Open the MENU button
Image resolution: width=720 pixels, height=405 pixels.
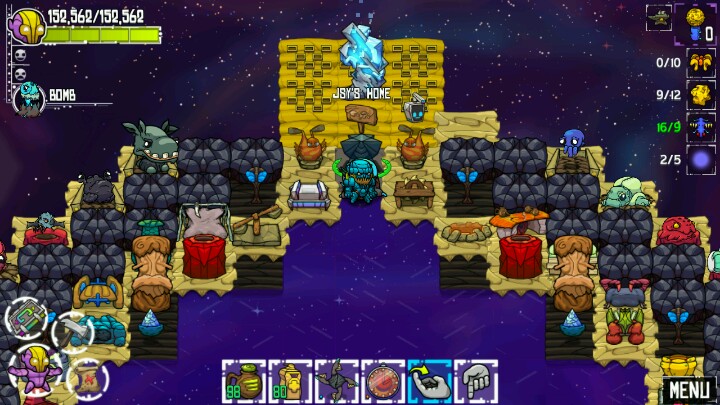pyautogui.click(x=690, y=389)
